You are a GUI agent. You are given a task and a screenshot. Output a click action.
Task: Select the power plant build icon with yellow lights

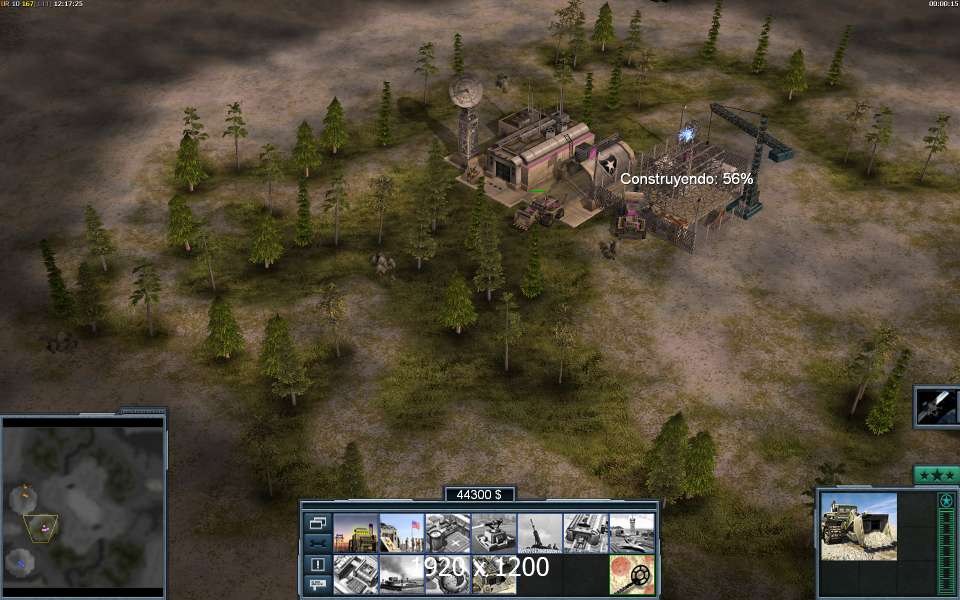click(x=355, y=533)
